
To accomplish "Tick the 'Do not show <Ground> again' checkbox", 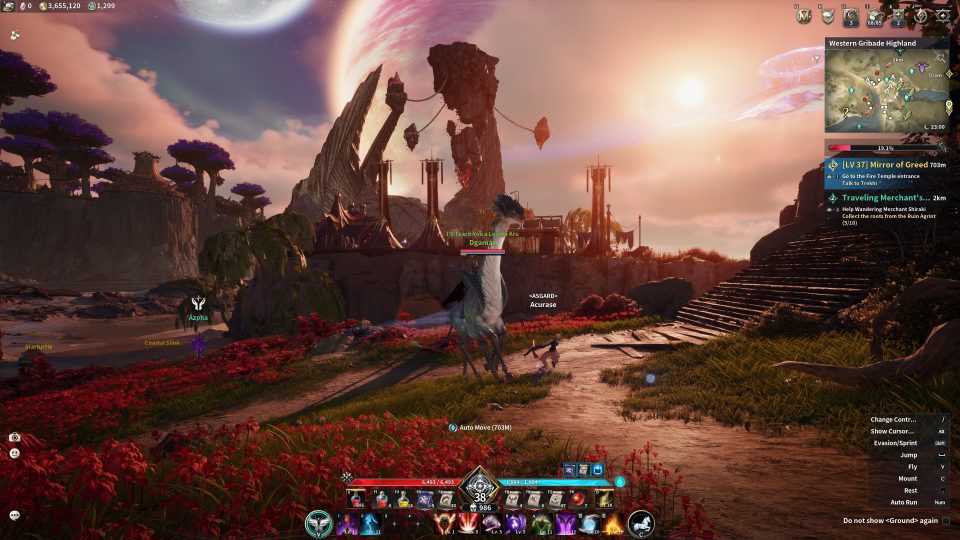I will click(x=946, y=521).
